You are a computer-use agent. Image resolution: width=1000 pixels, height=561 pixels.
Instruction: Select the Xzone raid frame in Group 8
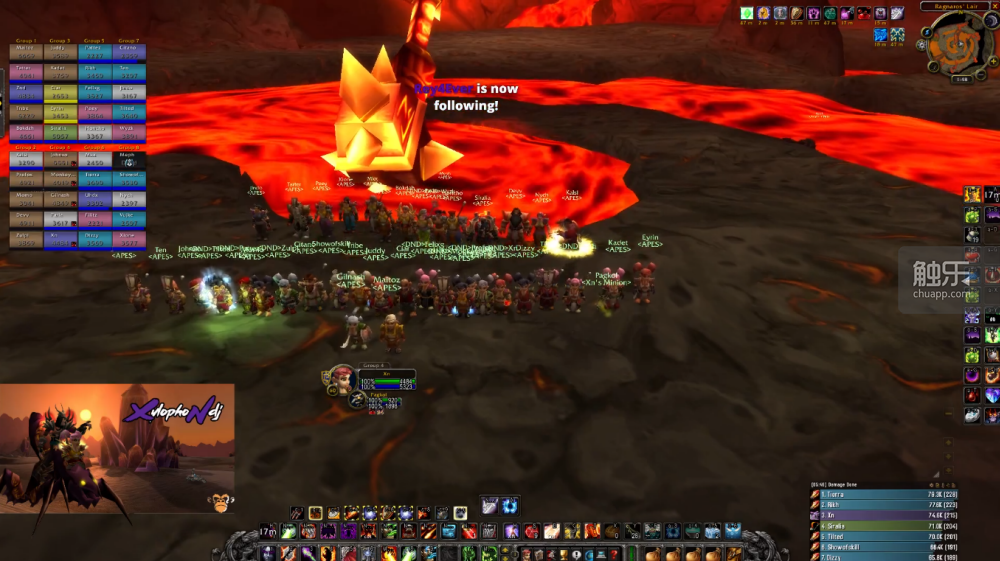129,239
